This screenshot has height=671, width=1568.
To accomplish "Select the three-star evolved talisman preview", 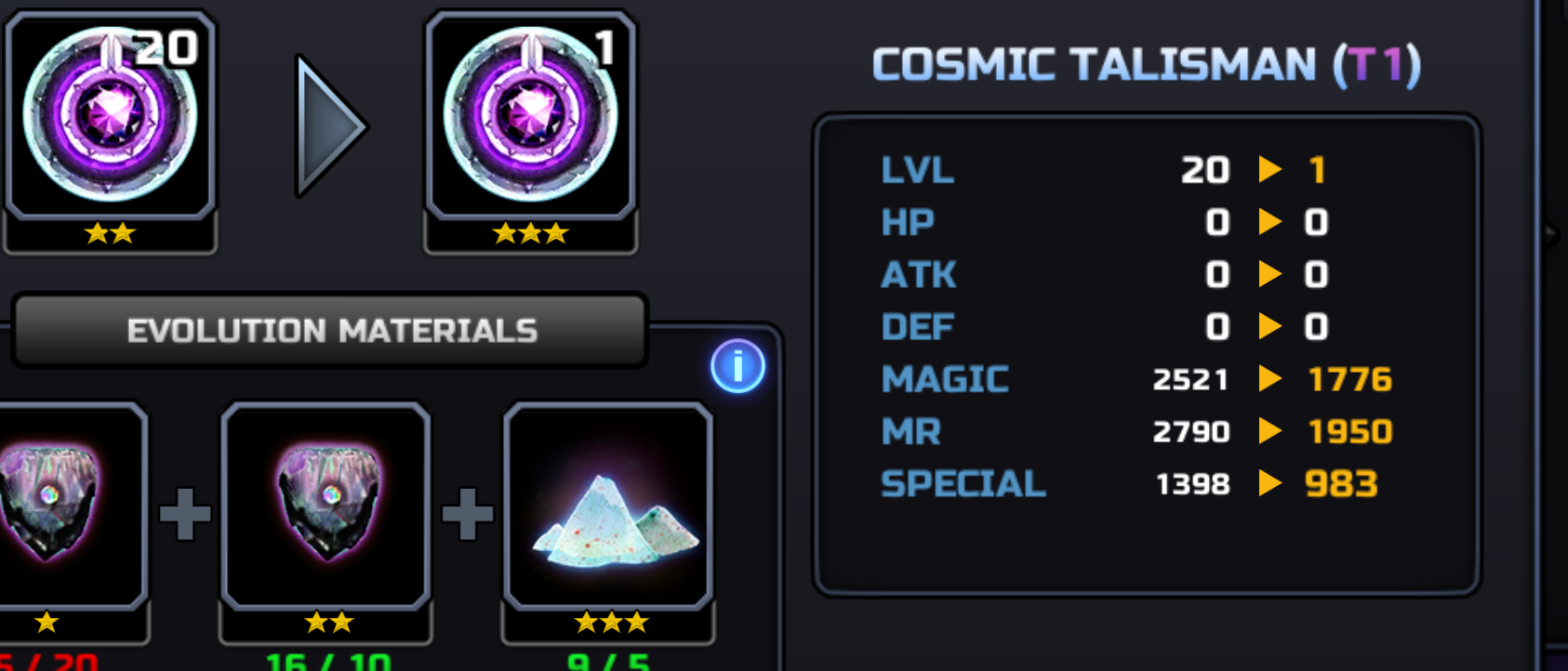I will pos(530,116).
